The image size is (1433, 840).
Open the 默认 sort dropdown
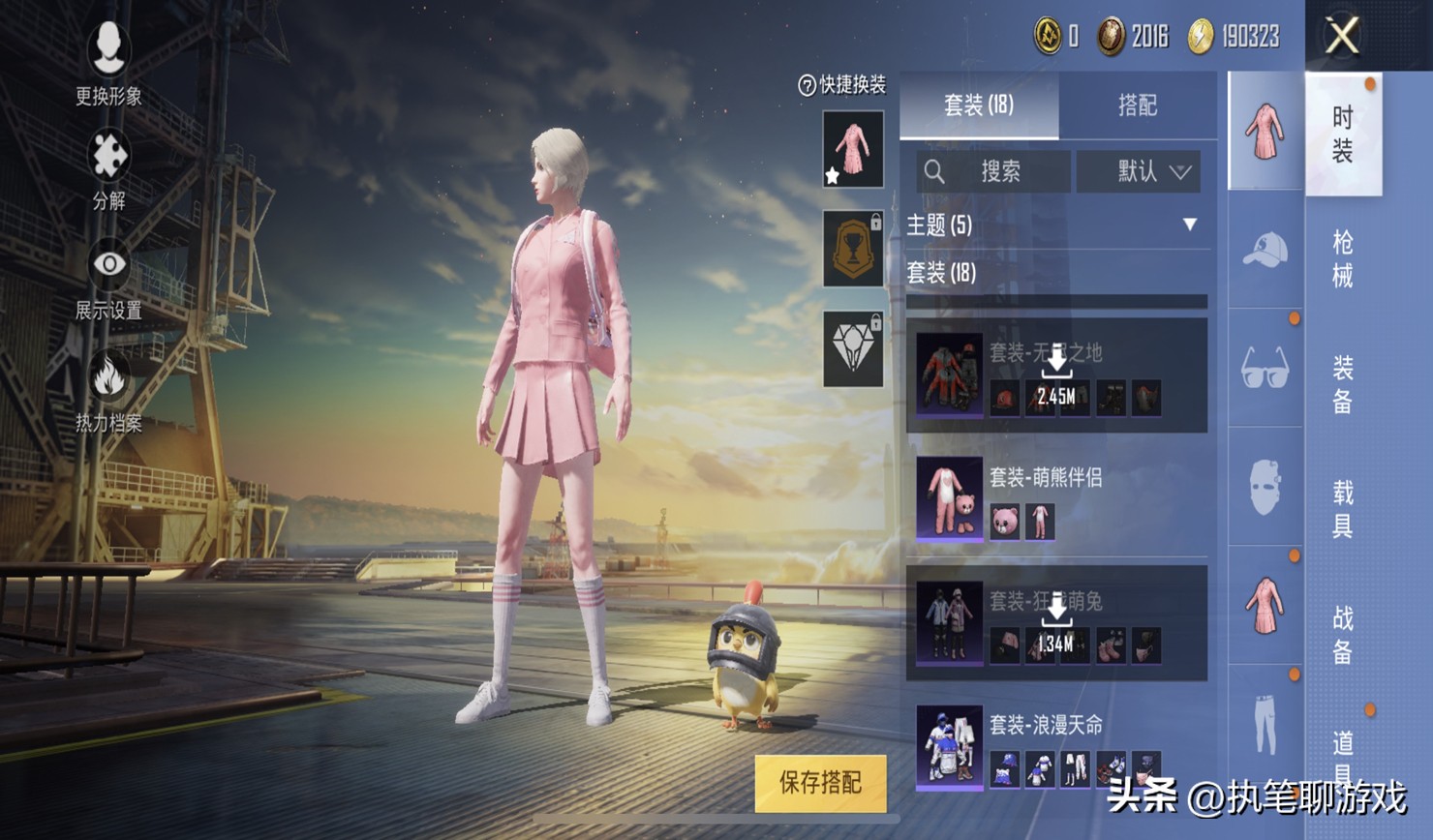[1139, 171]
